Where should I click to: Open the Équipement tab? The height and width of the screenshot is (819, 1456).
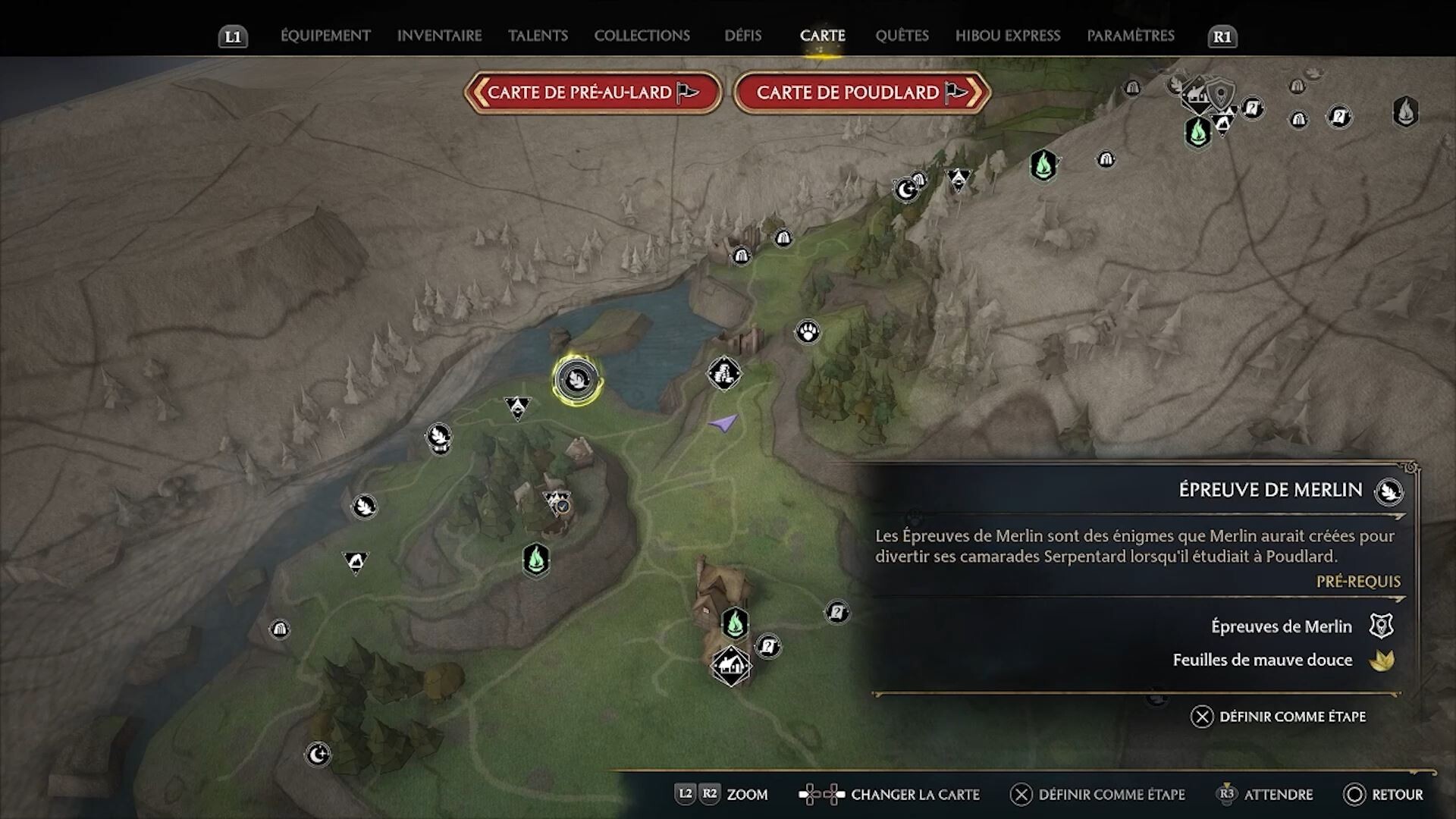[x=325, y=36]
